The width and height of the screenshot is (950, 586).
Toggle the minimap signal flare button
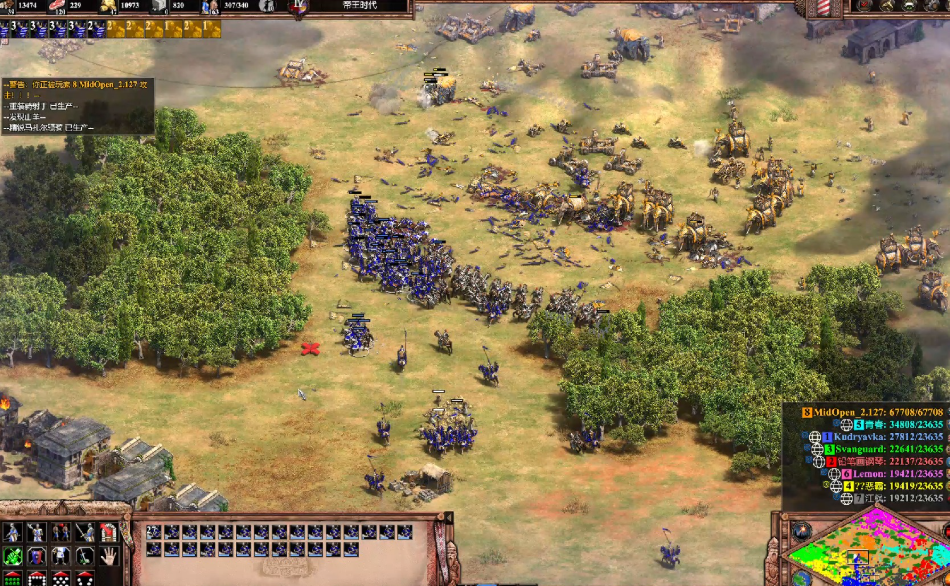point(802,528)
